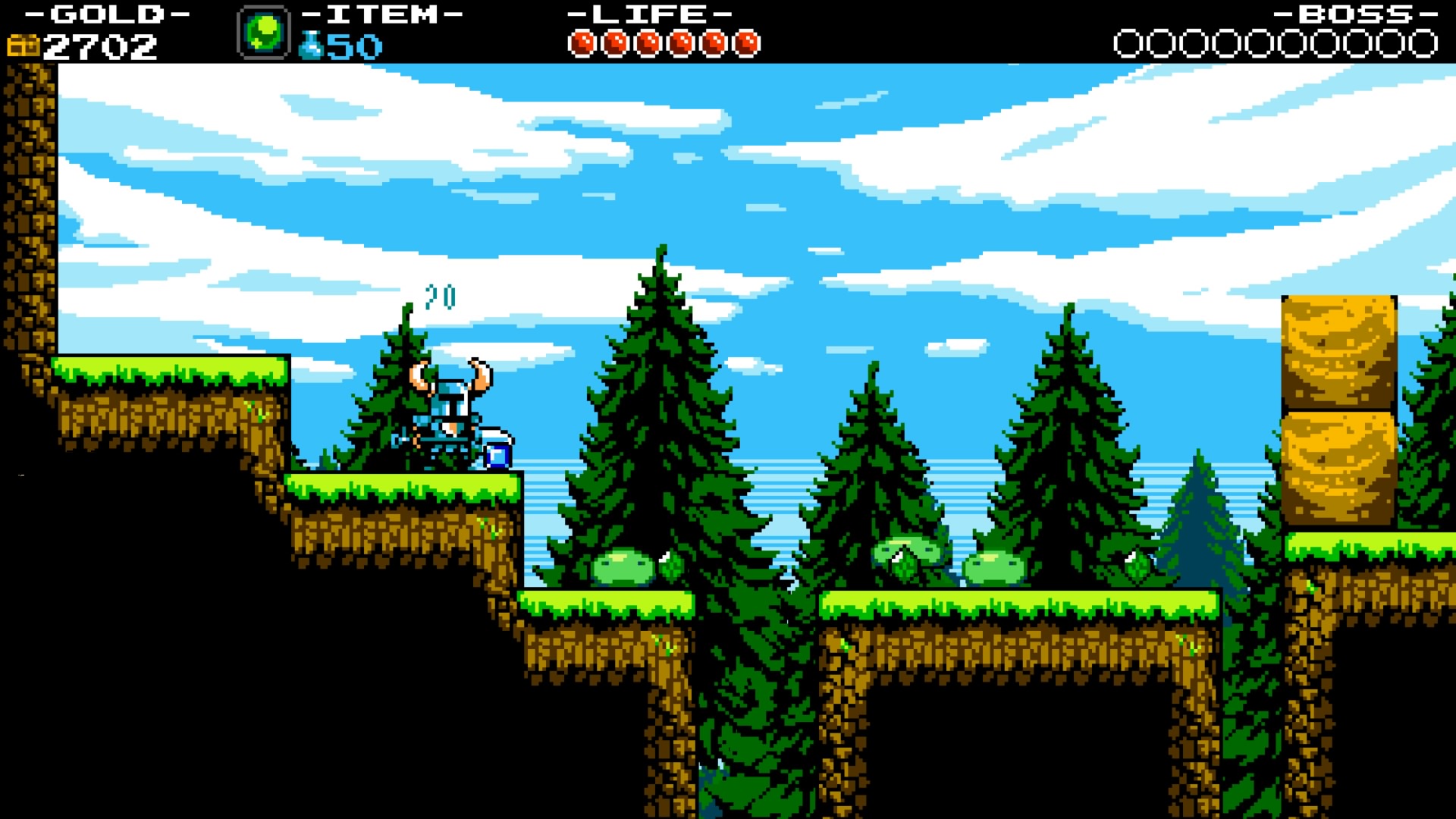
Task: Click the treasure chest icon beside gold count
Action: point(24,46)
